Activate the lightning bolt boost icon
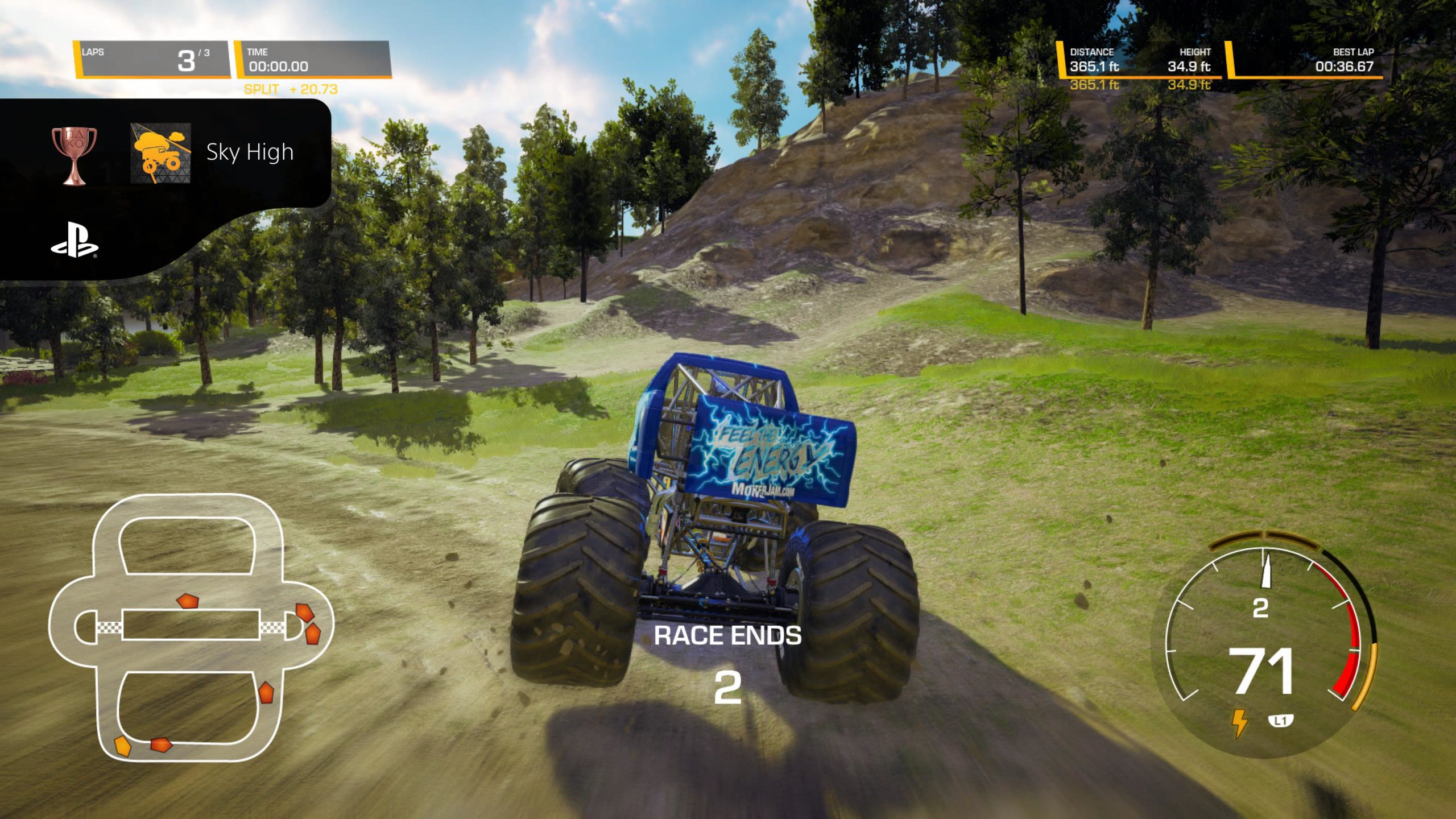The height and width of the screenshot is (819, 1456). pyautogui.click(x=1239, y=722)
